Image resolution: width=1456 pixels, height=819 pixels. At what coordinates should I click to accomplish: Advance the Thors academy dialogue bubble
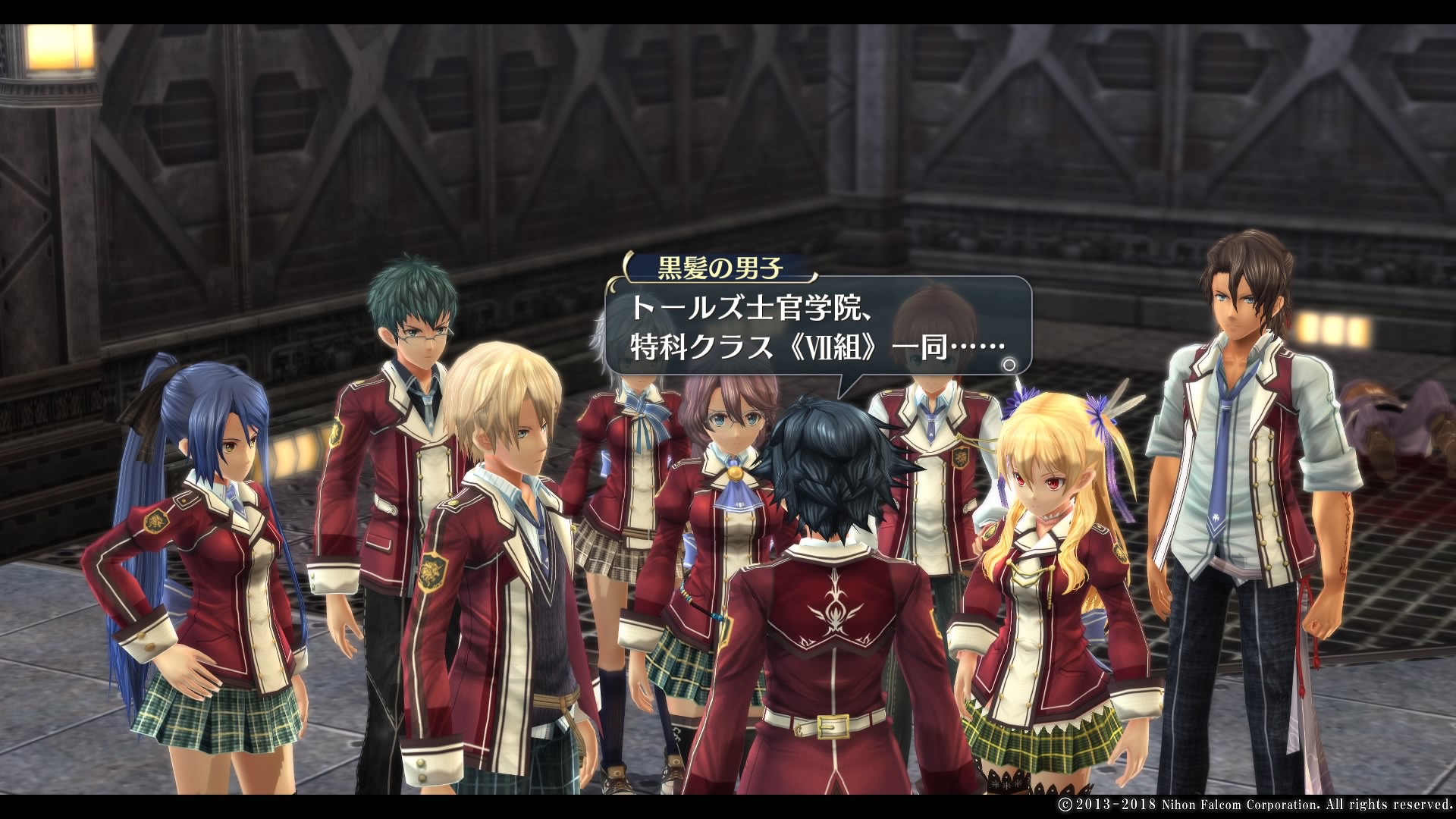pos(817,328)
